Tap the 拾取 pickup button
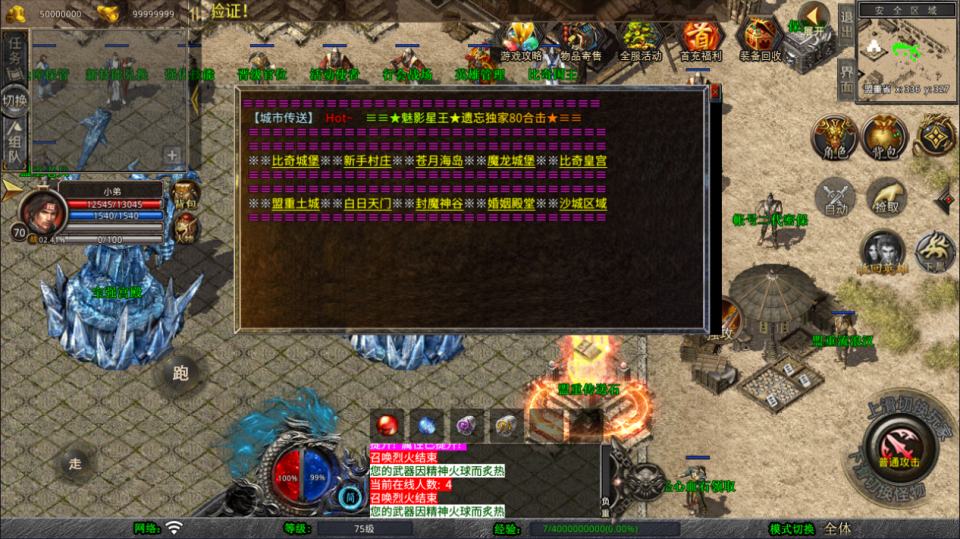 pyautogui.click(x=886, y=198)
